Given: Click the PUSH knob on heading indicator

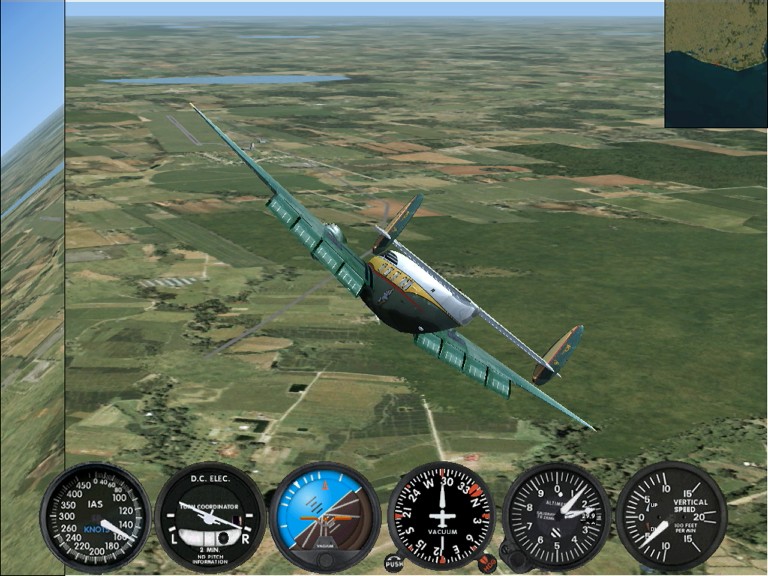Looking at the screenshot, I should pyautogui.click(x=394, y=563).
